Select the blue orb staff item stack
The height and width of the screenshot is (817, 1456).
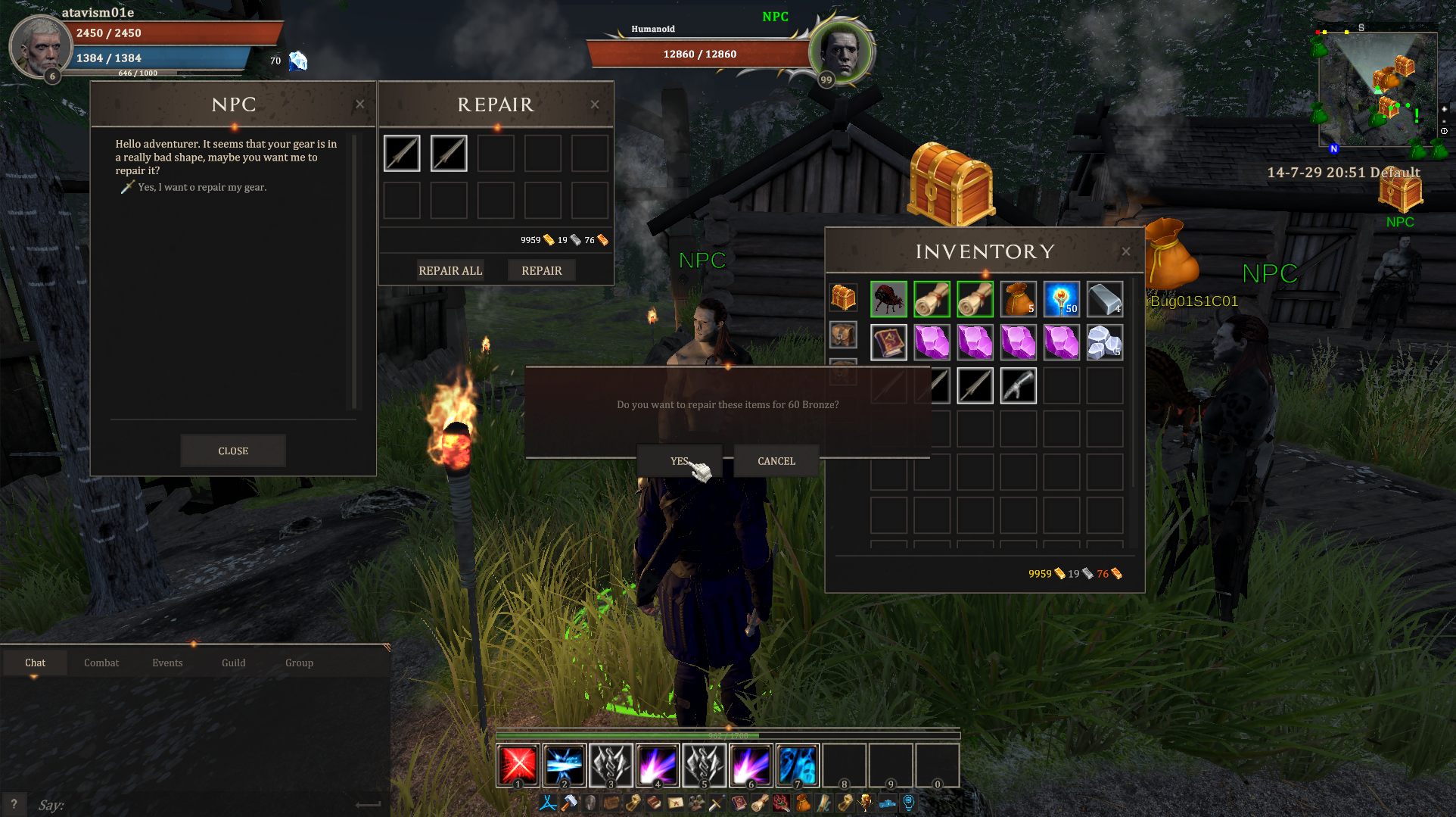(x=1061, y=299)
